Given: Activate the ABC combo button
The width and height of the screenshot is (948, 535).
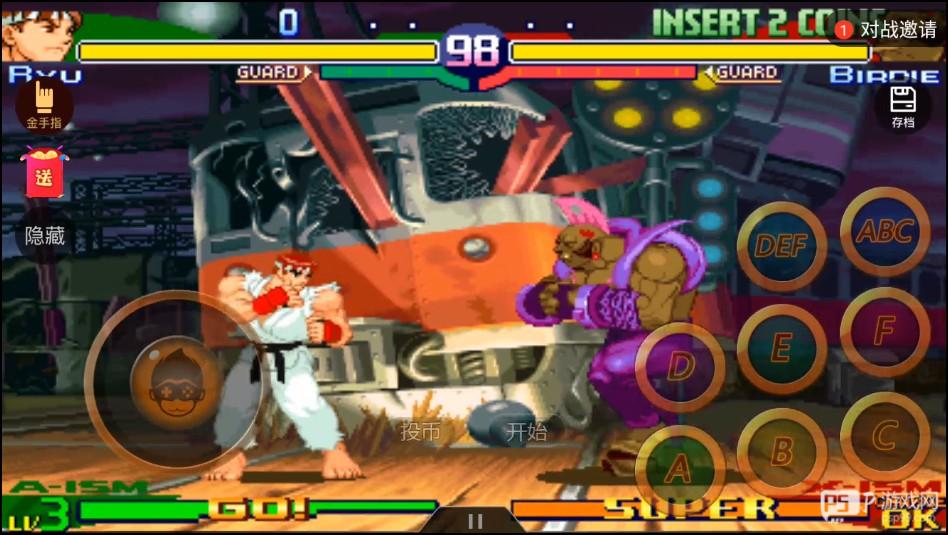Looking at the screenshot, I should pyautogui.click(x=885, y=231).
